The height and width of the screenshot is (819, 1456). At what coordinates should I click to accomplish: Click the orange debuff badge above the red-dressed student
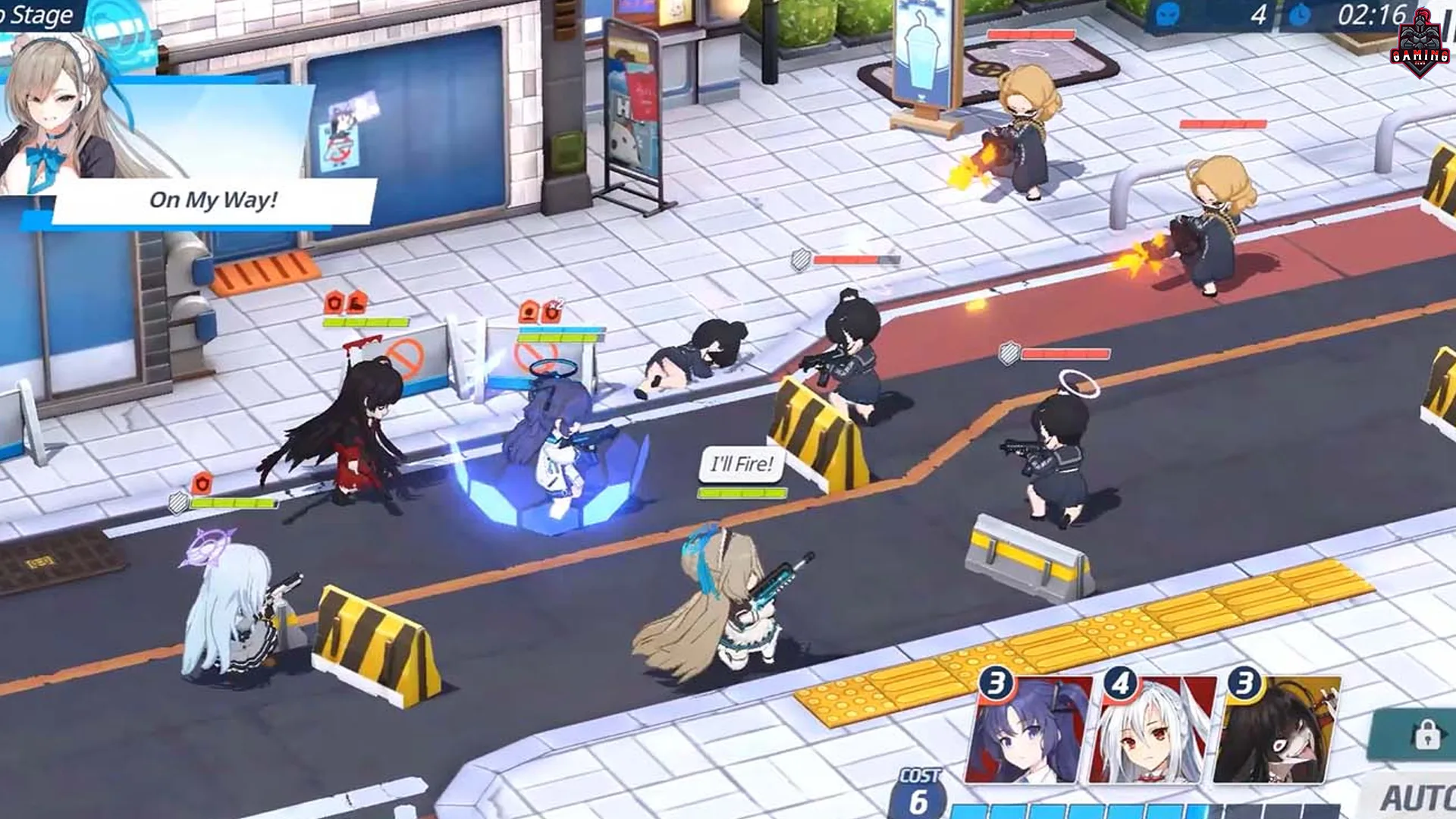tap(334, 303)
